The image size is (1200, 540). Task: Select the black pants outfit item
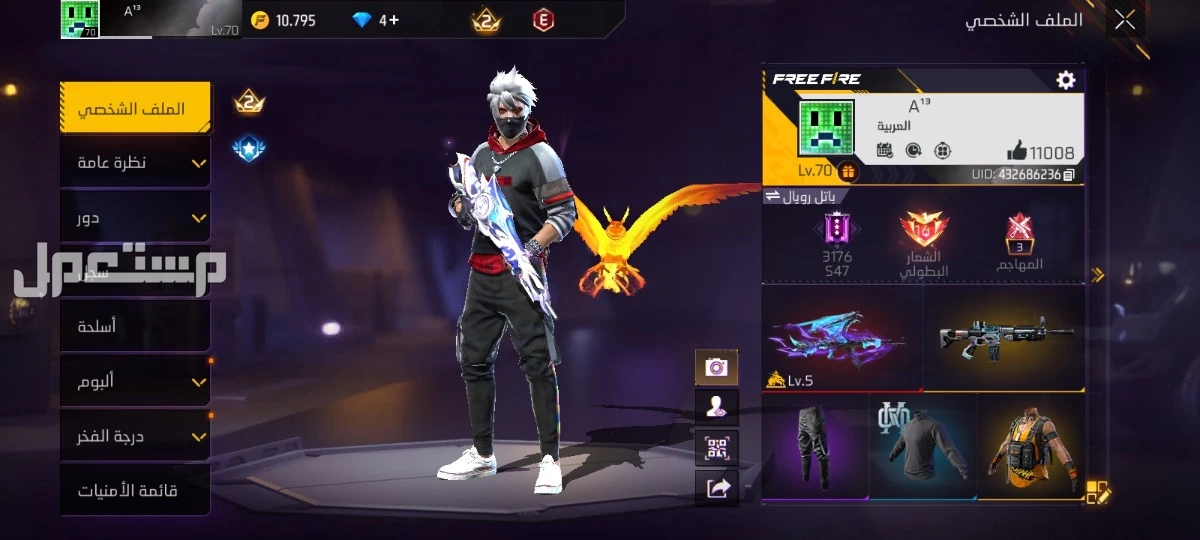coord(815,446)
